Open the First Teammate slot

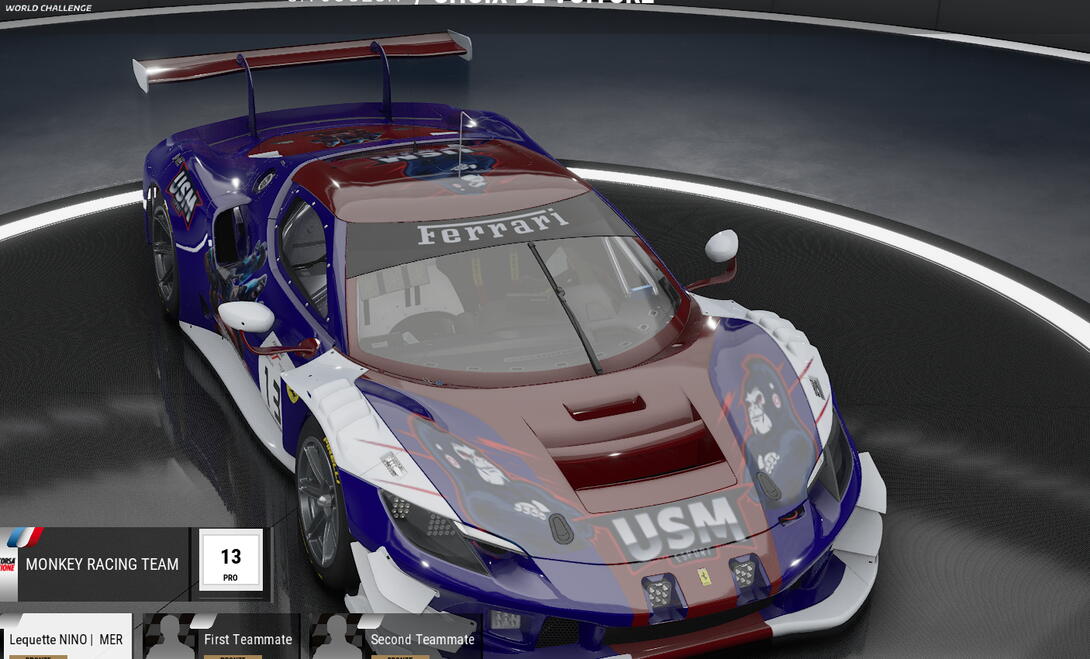[x=222, y=638]
